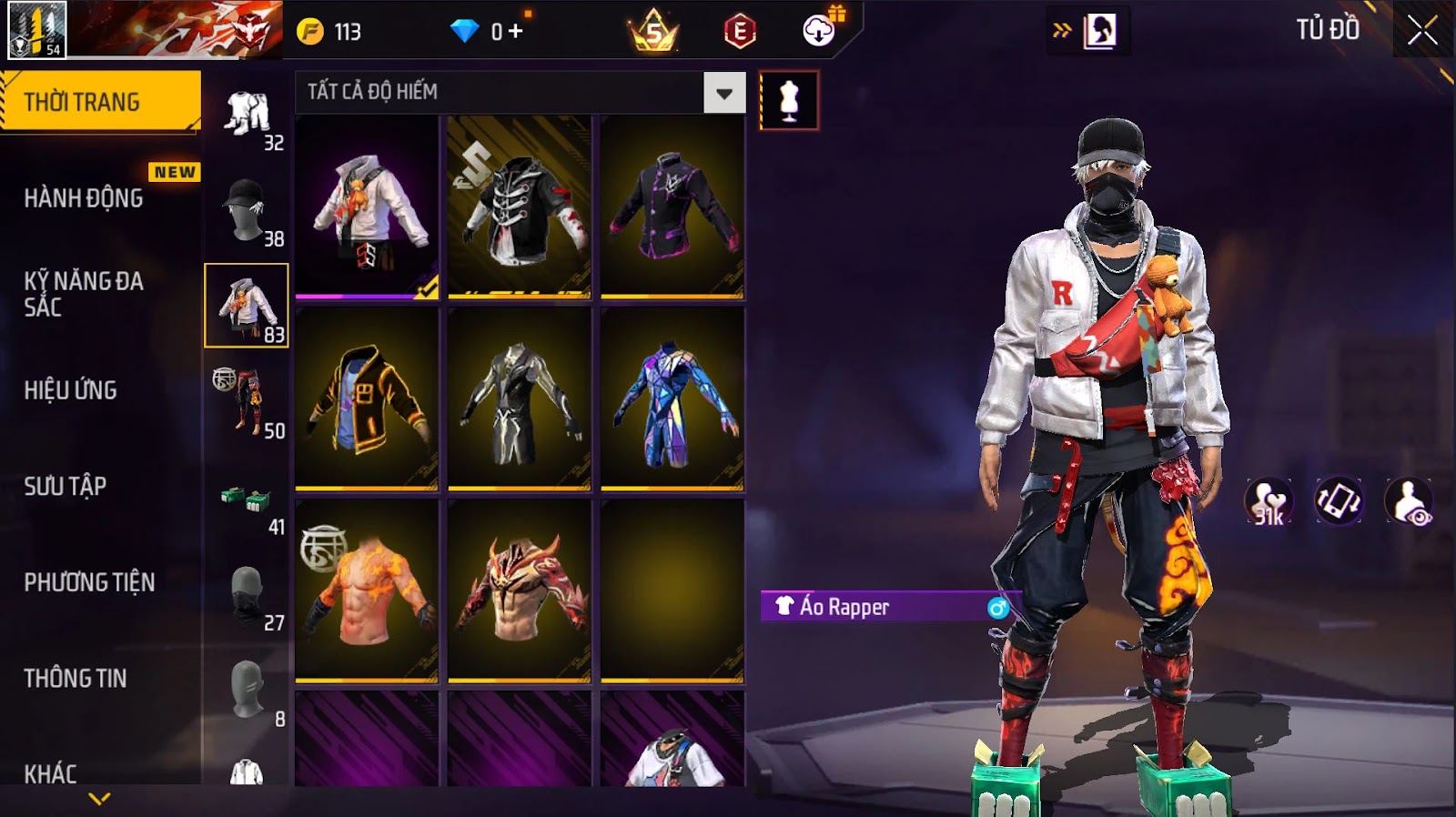Open the cloud download gift icon

click(819, 31)
